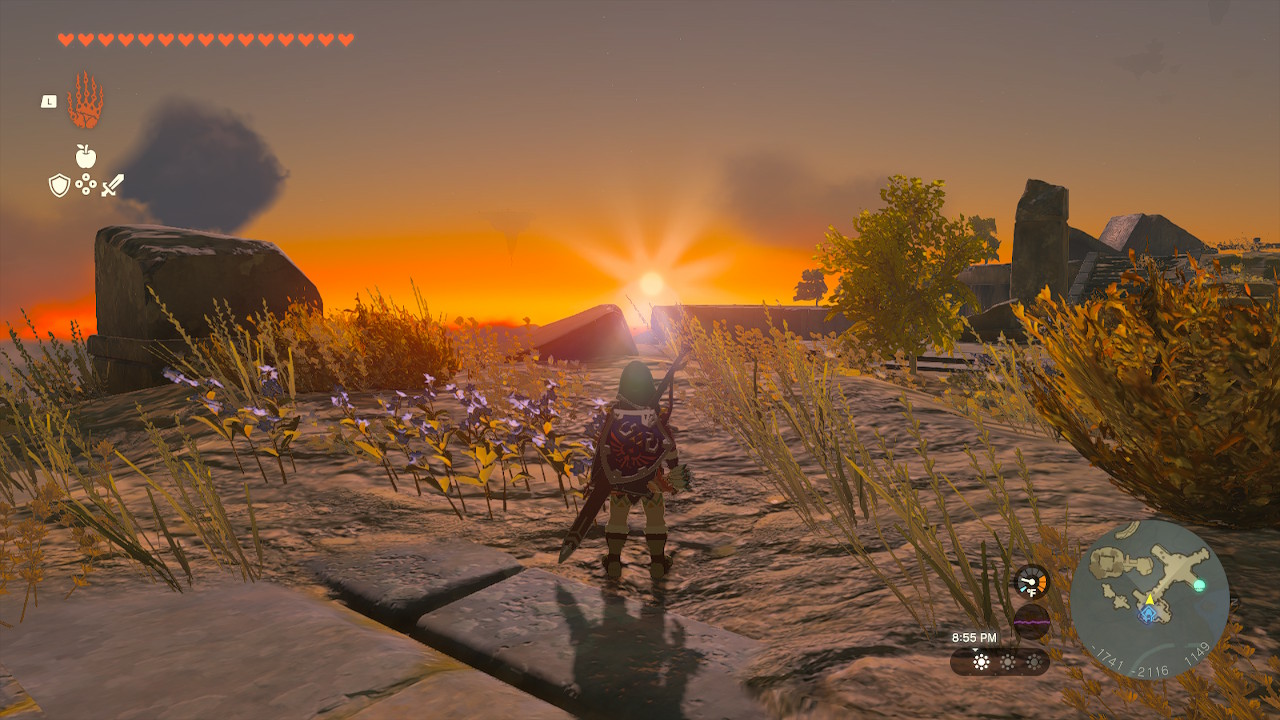Toggle the first sun brightness indicator
Viewport: 1280px width, 720px height.
[981, 662]
